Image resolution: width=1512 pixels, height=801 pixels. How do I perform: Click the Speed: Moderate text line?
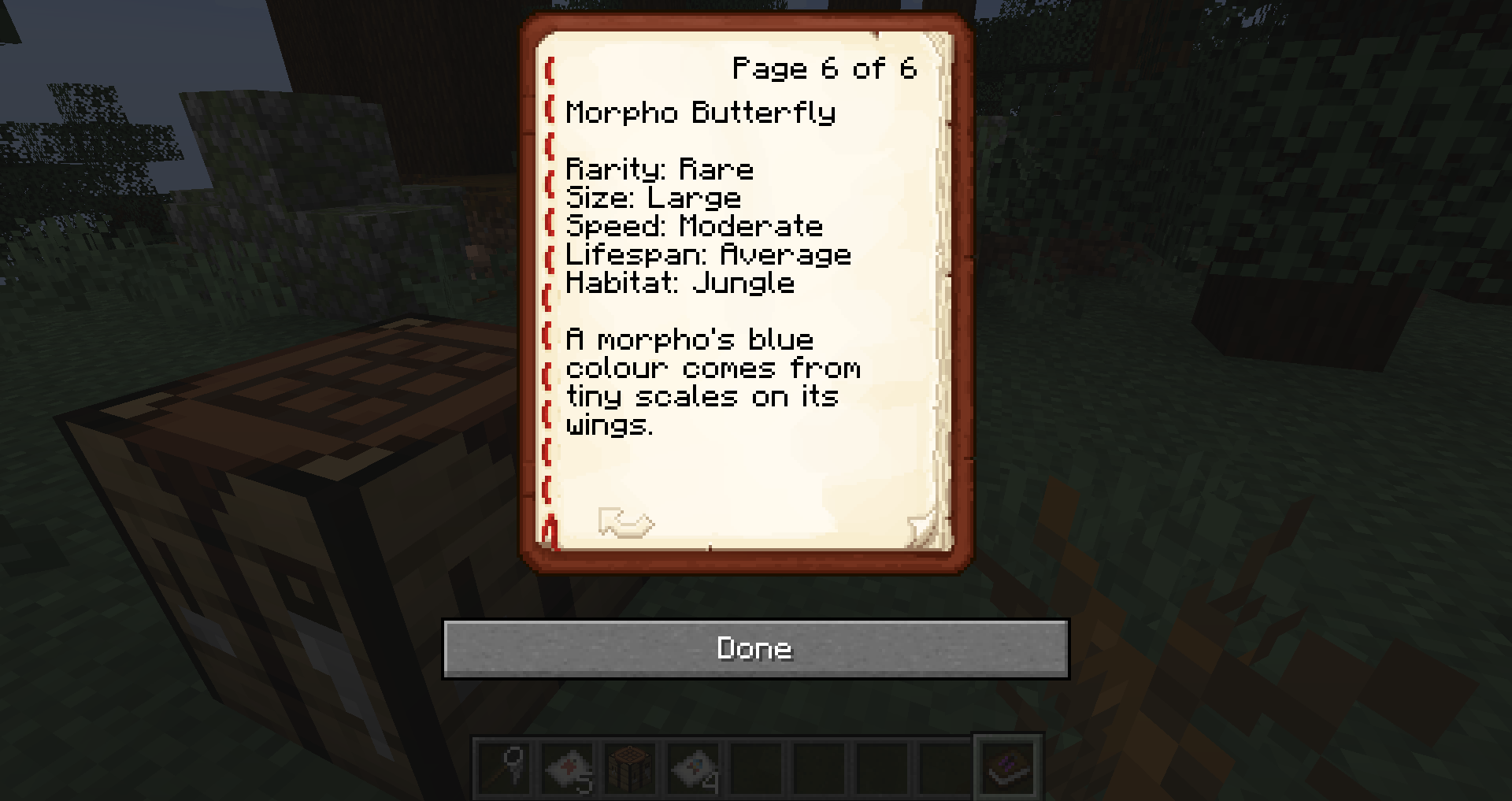pos(695,226)
